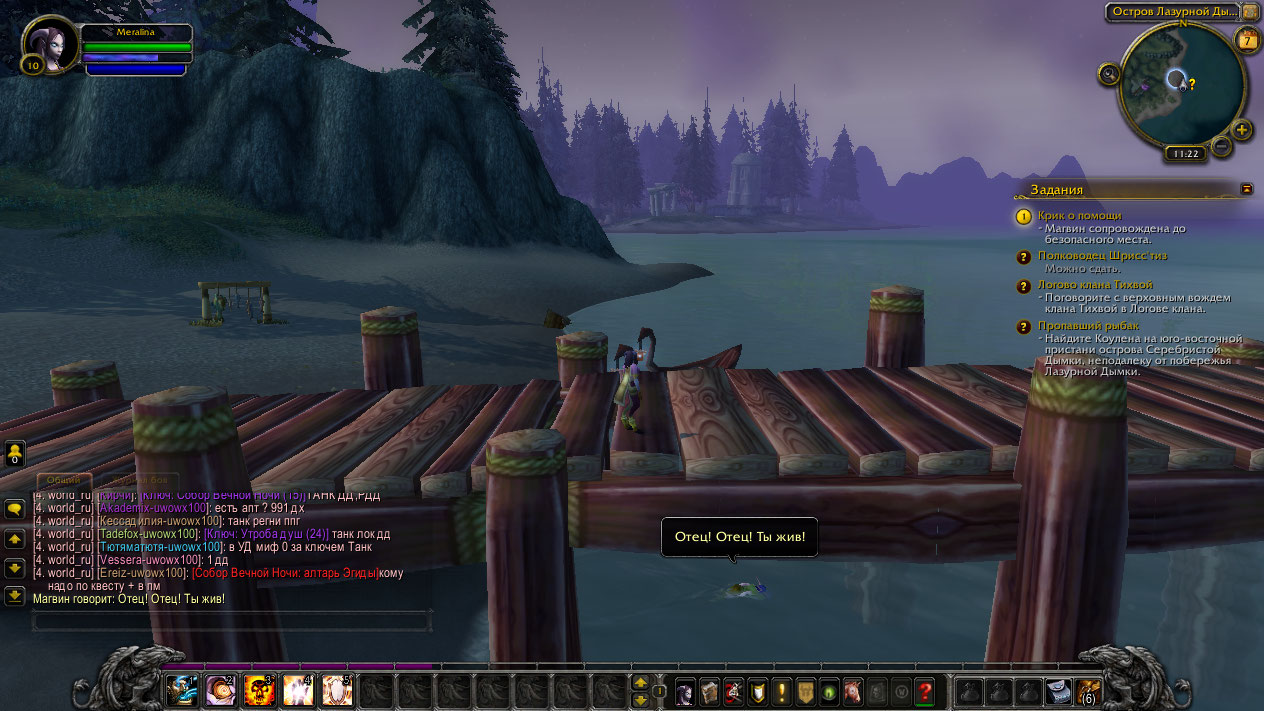Image resolution: width=1264 pixels, height=711 pixels.
Task: Toggle the minimap tracking magnifier button
Action: 1108,73
